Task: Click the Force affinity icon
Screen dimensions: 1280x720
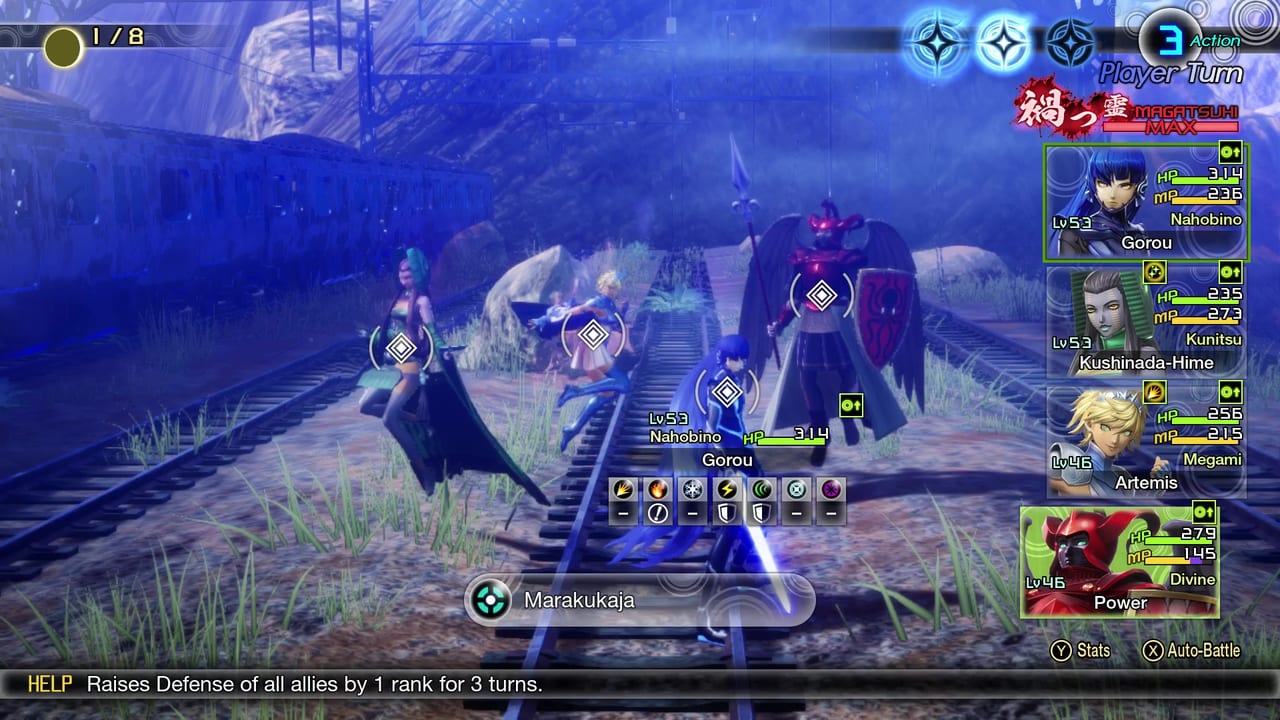Action: click(x=760, y=490)
